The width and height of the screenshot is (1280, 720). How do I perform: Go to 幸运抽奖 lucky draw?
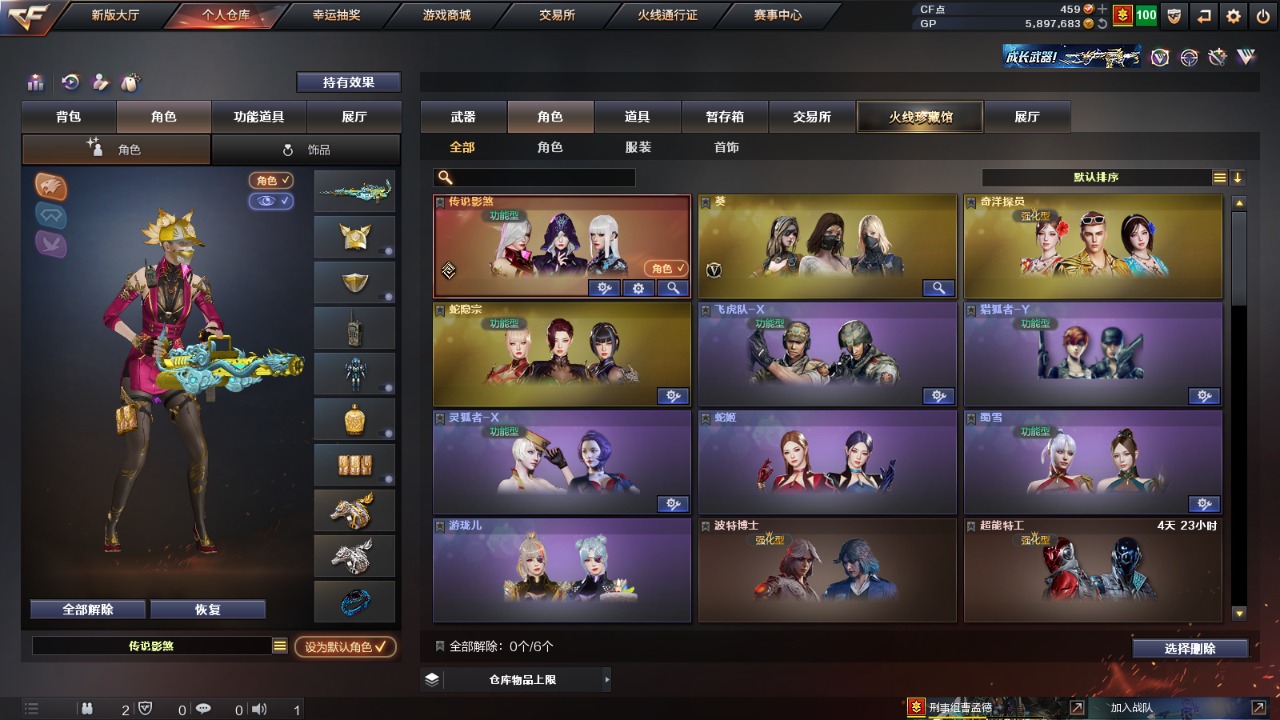(335, 15)
